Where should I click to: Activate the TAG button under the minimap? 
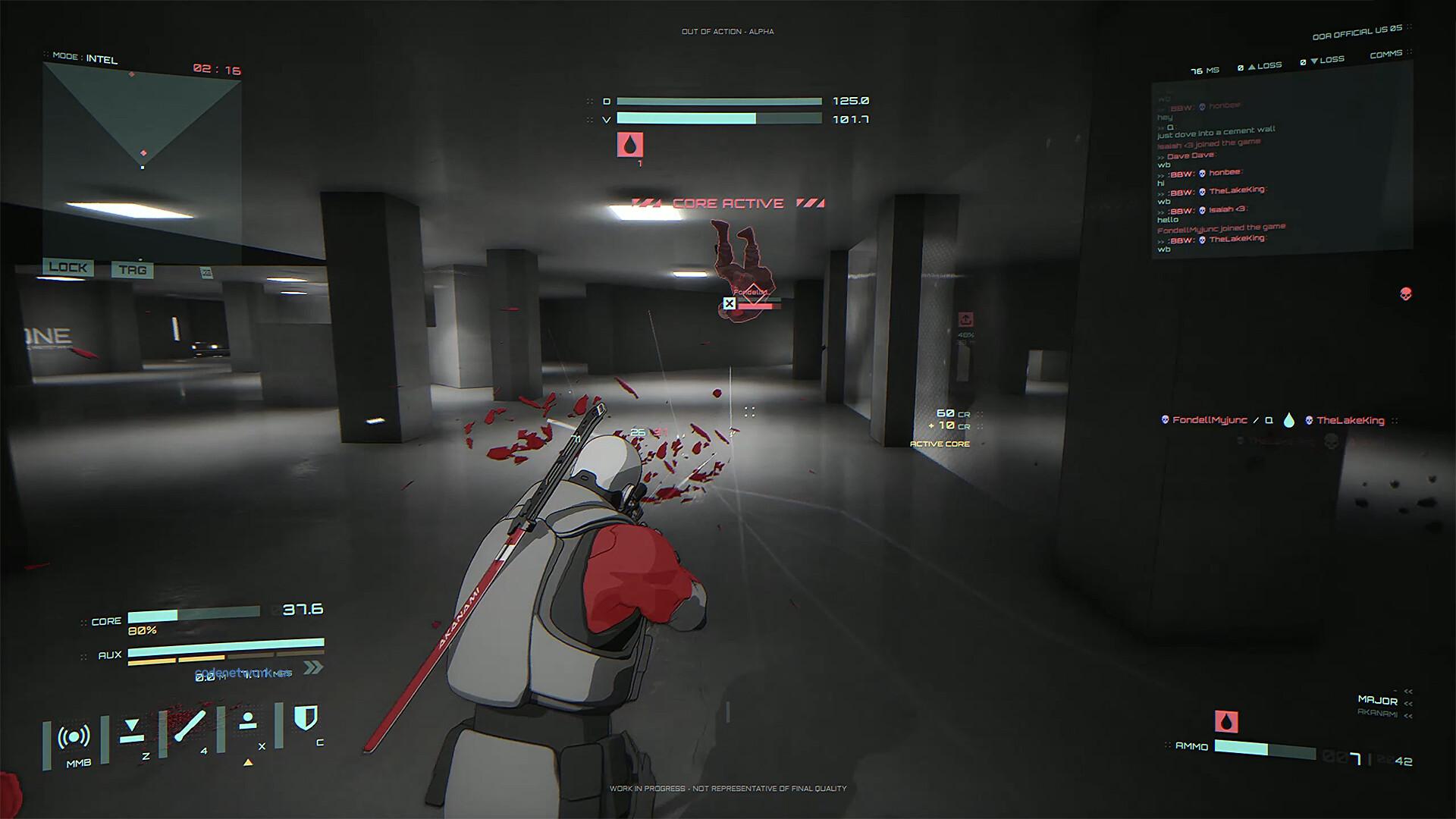pos(132,269)
